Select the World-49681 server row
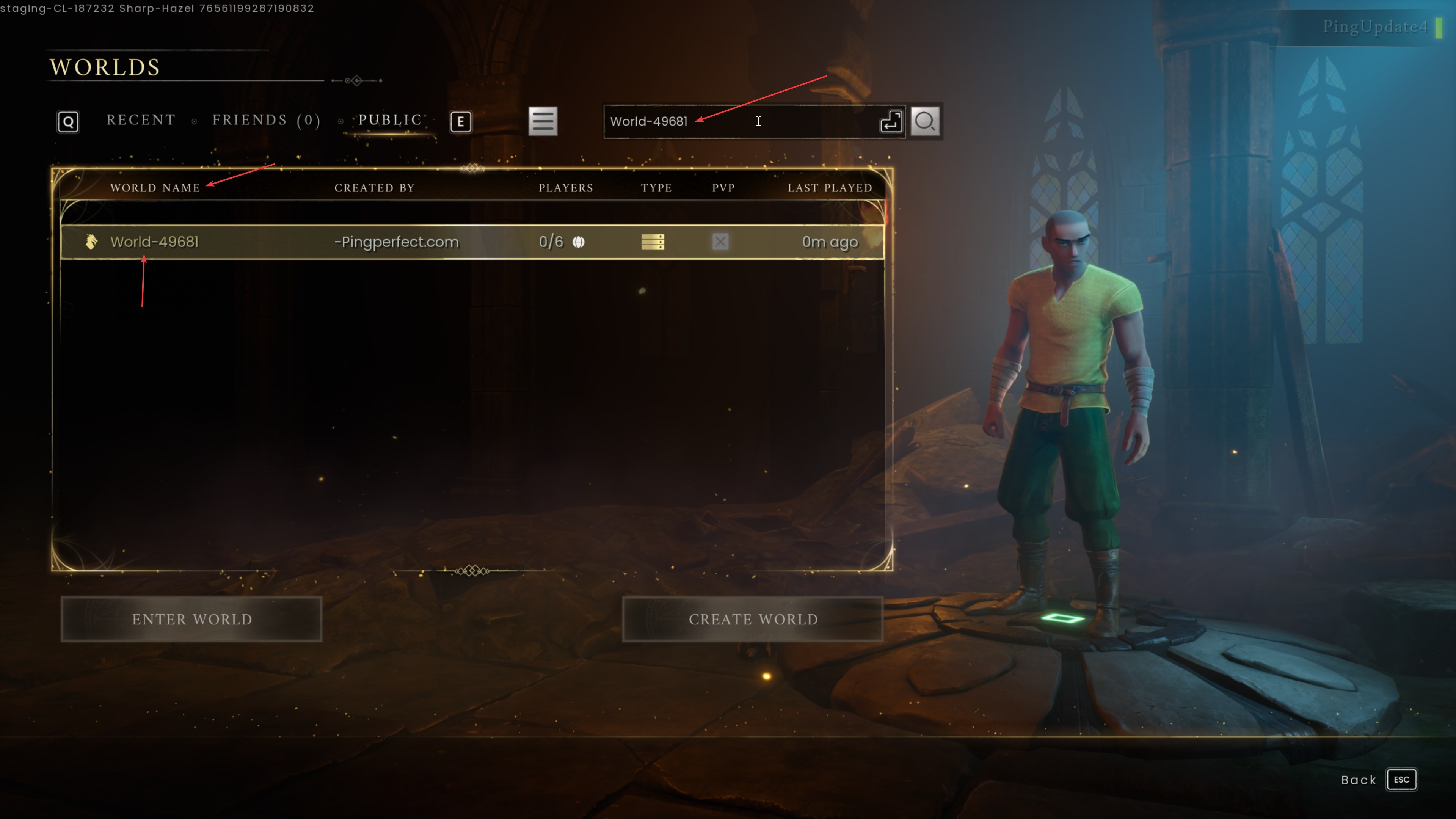Screen dimensions: 1456x819 472,242
